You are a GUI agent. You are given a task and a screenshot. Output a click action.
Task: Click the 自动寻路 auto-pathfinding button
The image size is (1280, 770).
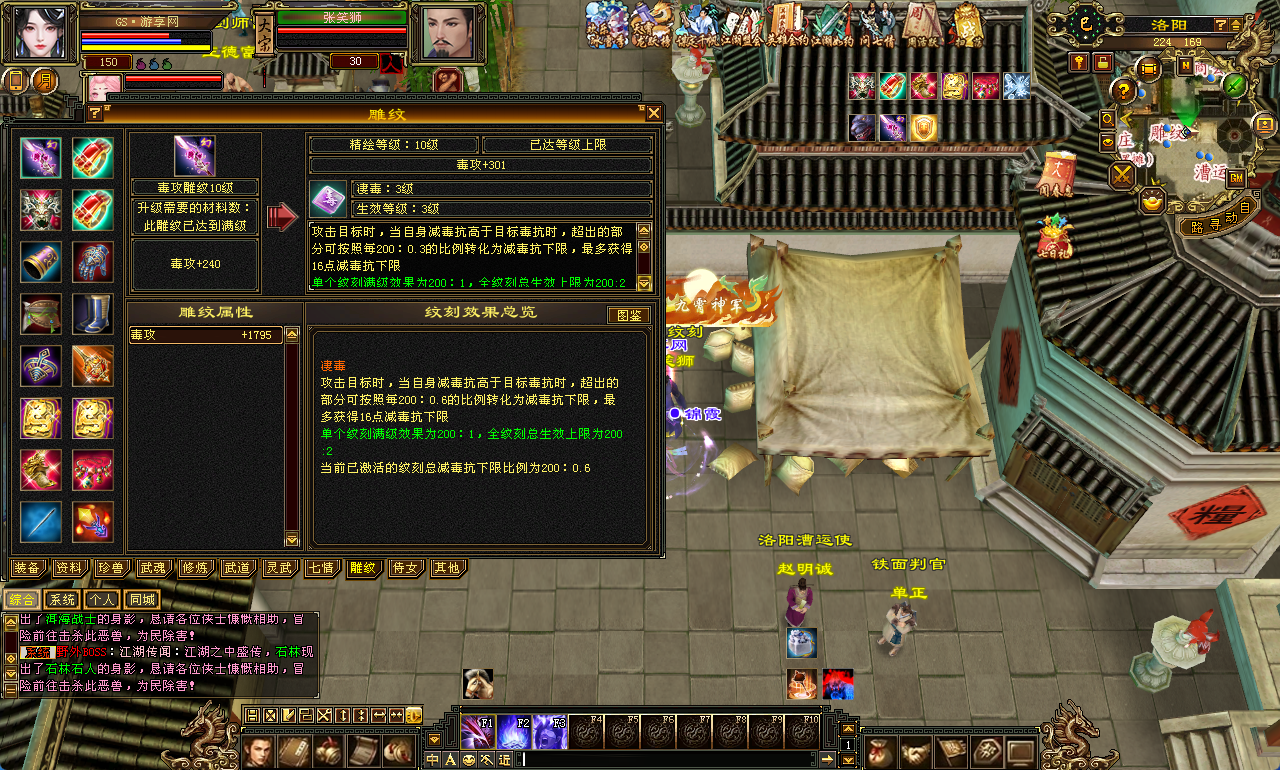[1210, 225]
